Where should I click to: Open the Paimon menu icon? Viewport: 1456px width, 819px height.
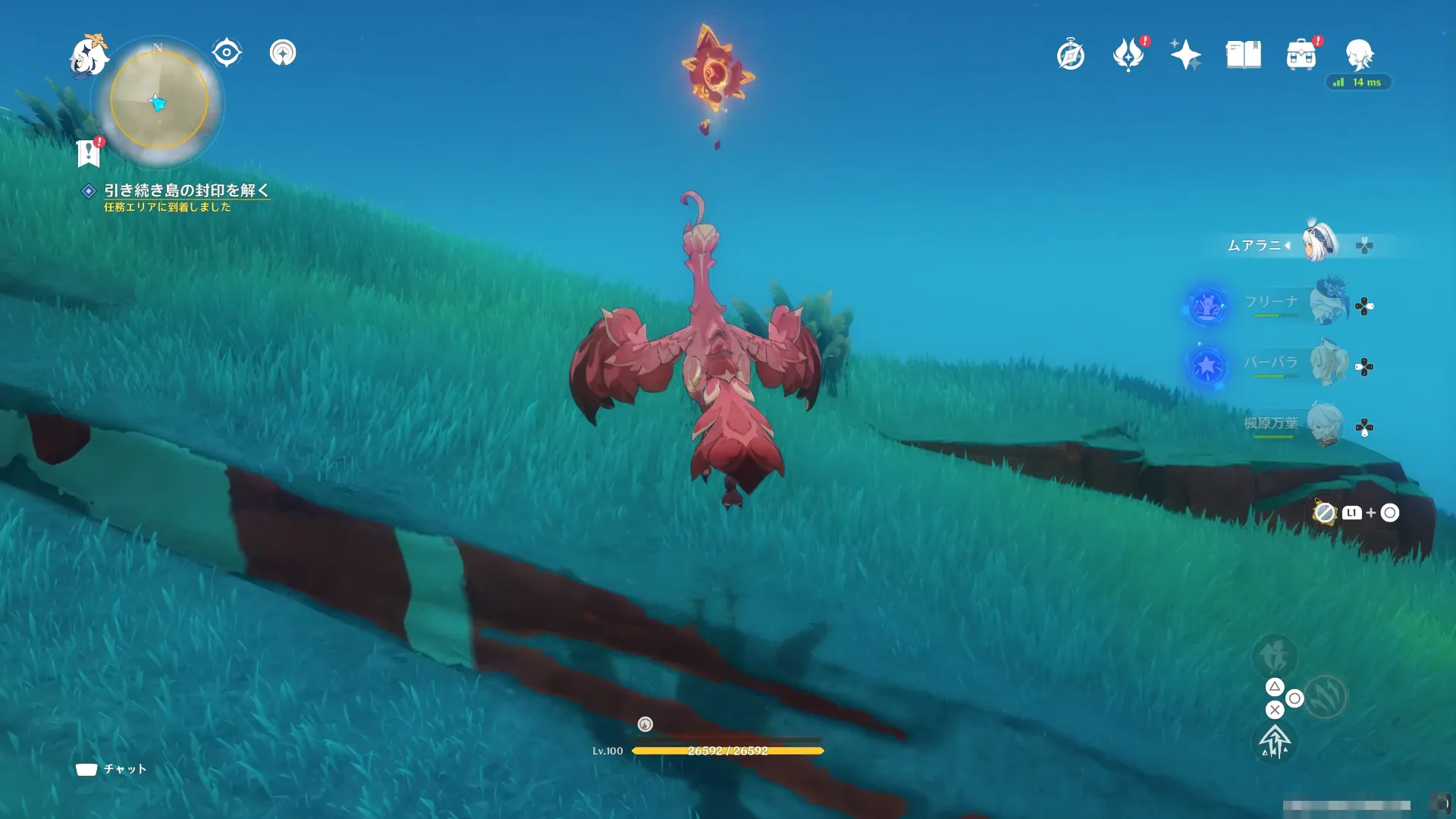(89, 57)
